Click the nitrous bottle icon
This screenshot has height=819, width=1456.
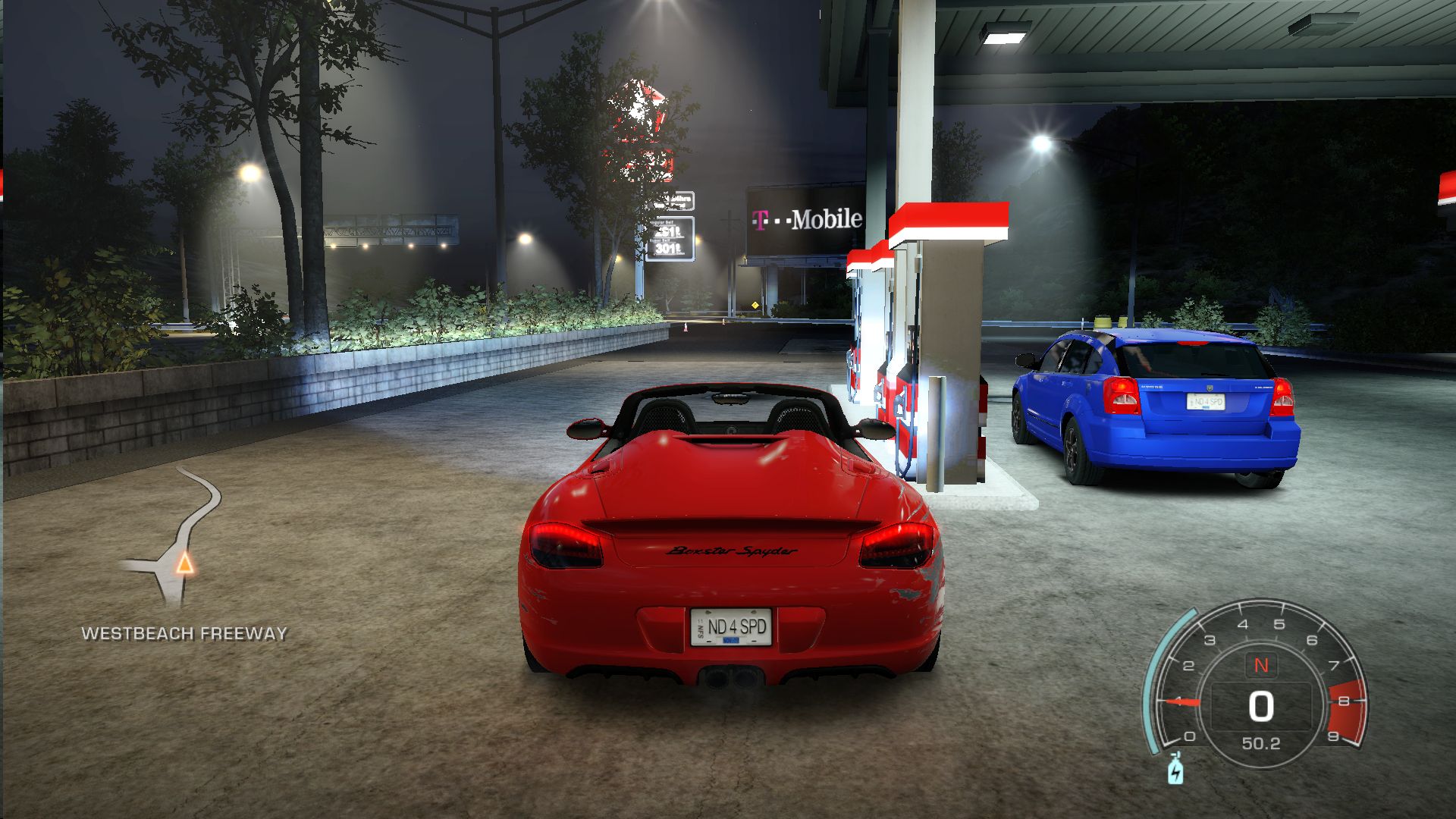pyautogui.click(x=1175, y=768)
